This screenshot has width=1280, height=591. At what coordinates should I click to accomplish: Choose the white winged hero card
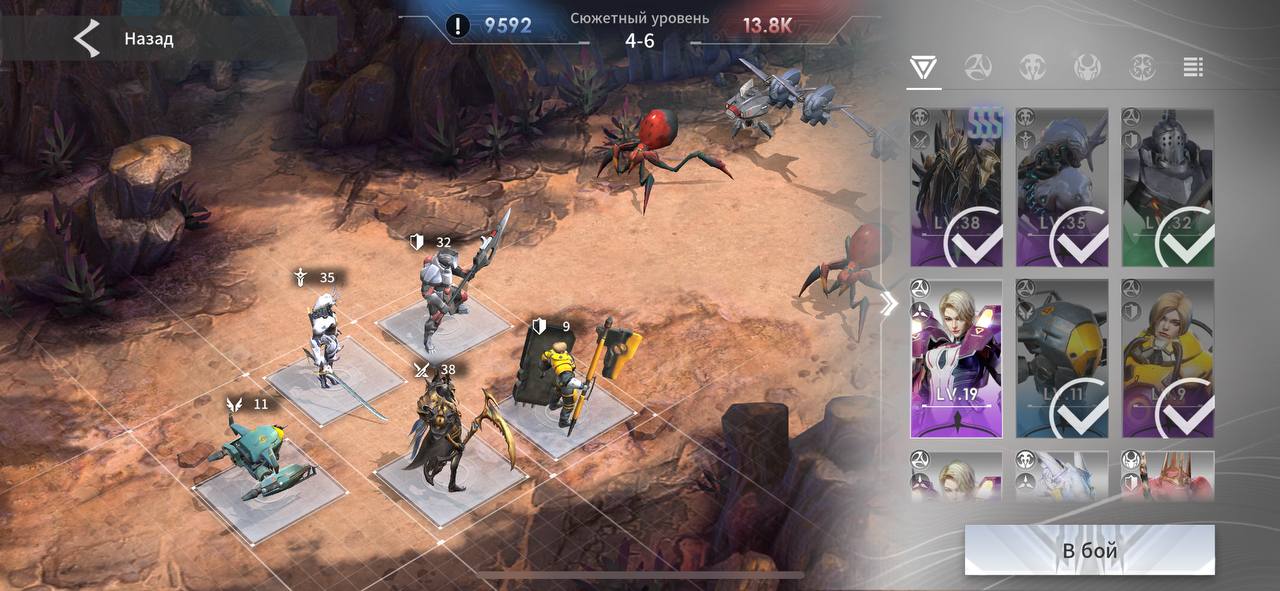click(x=1062, y=475)
